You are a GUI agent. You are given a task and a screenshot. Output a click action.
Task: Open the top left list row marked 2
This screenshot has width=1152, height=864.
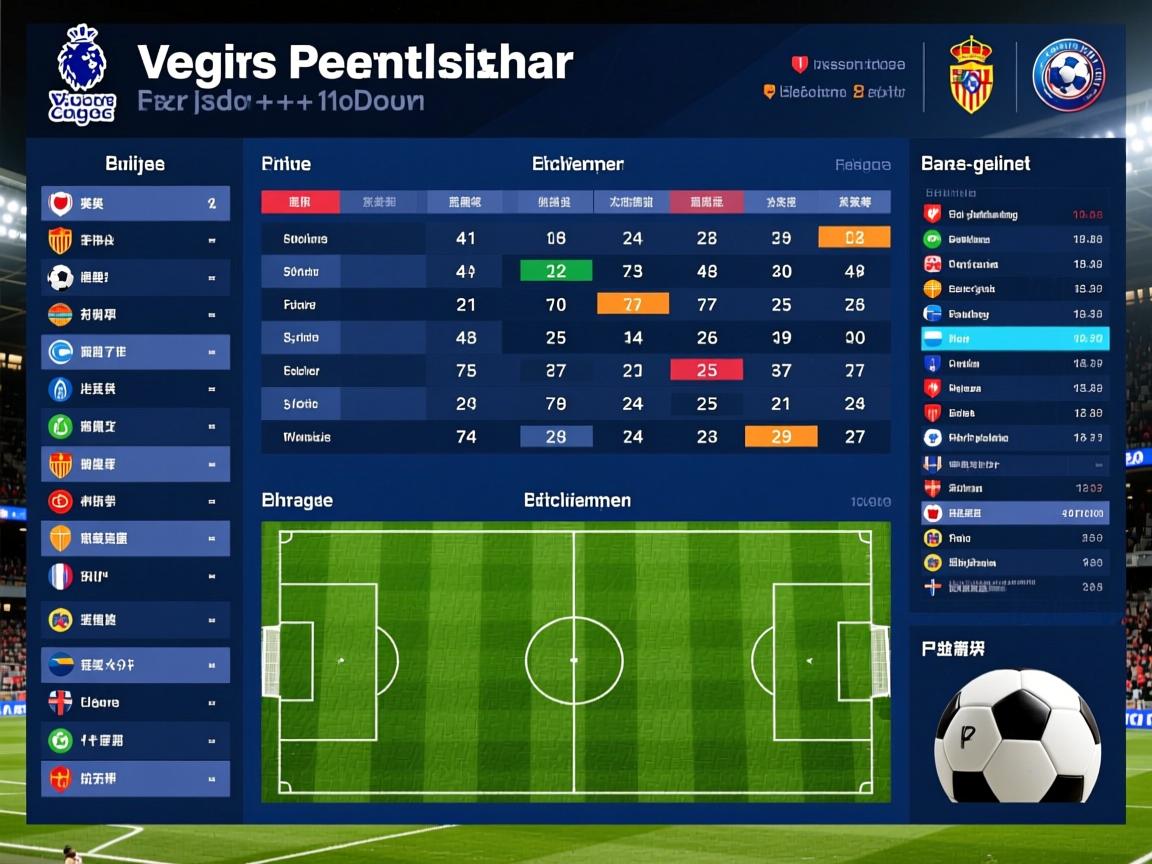[x=135, y=203]
